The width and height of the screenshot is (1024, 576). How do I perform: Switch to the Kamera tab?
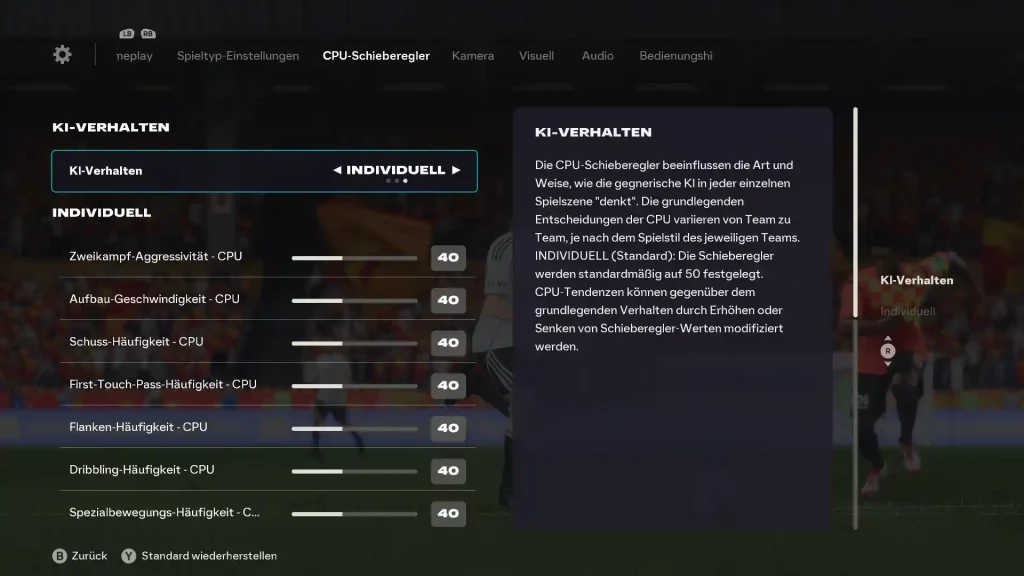(473, 56)
